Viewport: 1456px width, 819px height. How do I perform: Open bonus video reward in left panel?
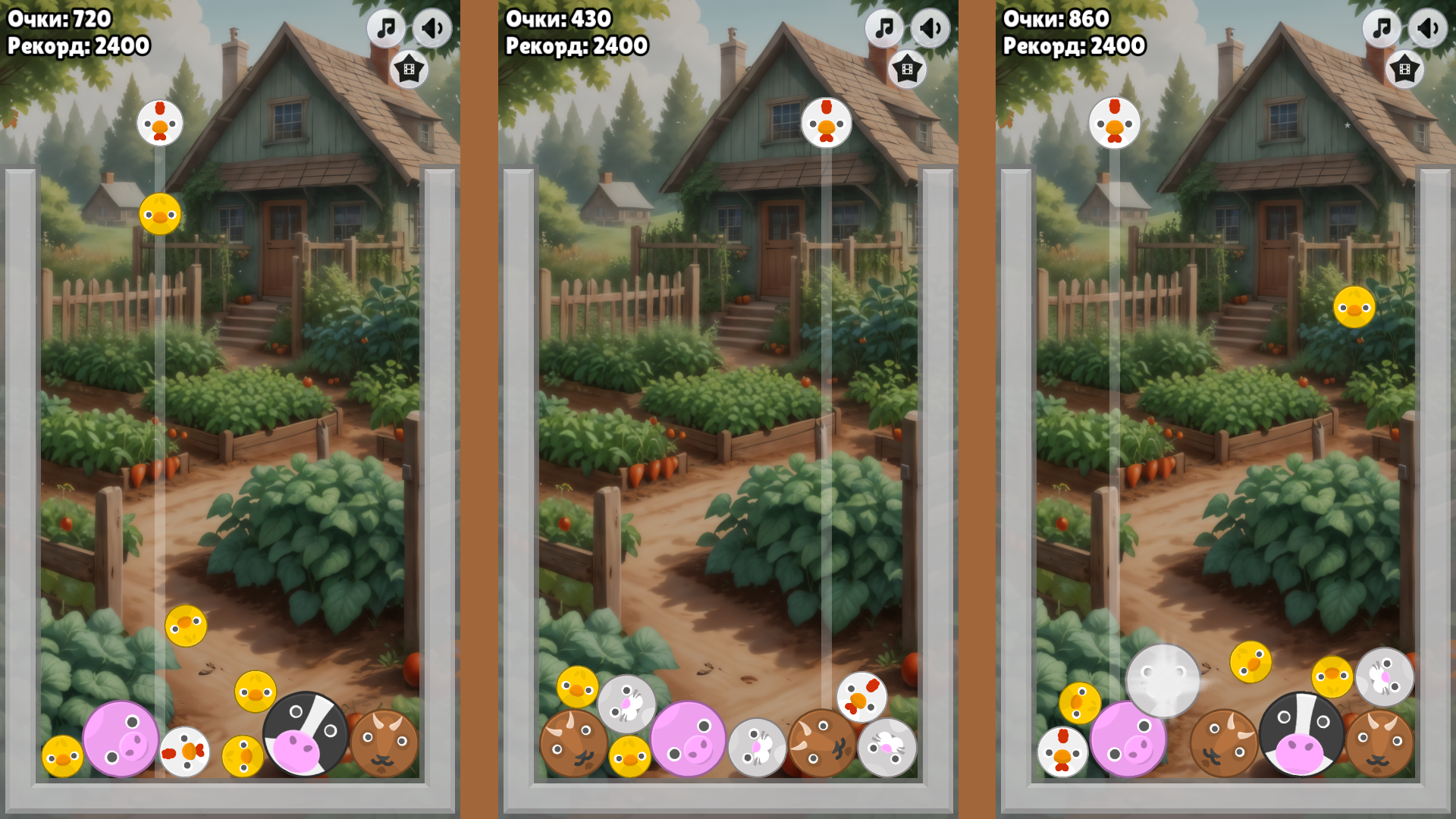coord(409,67)
